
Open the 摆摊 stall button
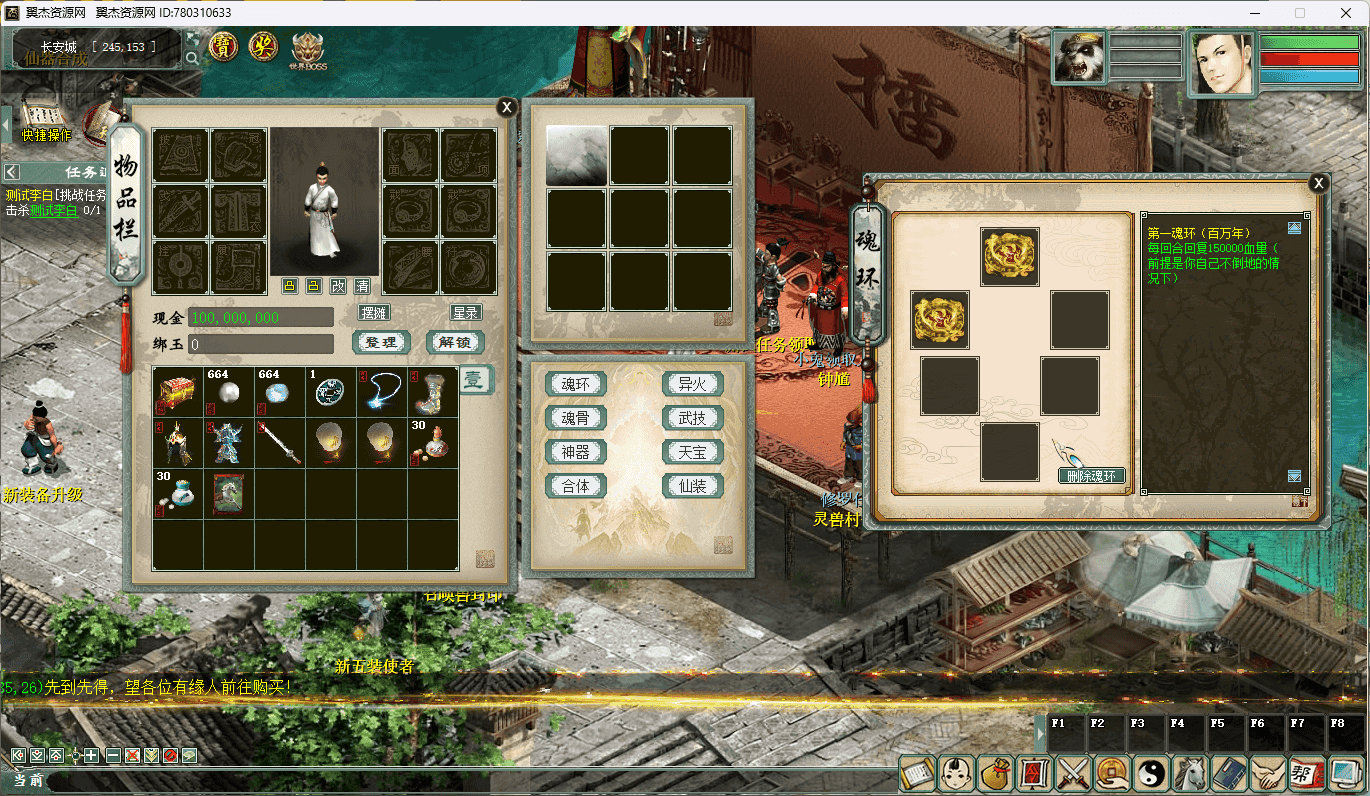(374, 313)
